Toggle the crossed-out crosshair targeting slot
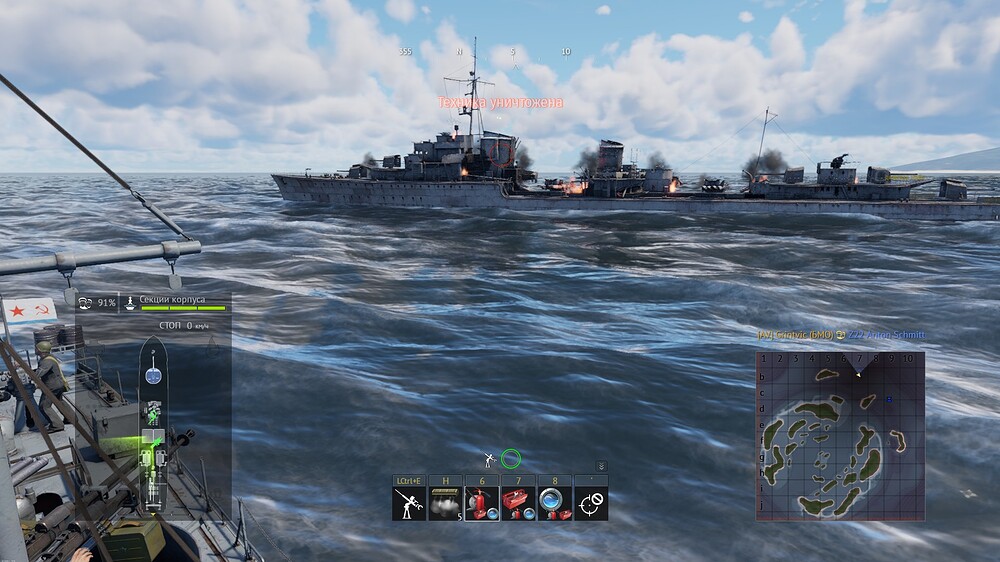The image size is (1000, 562). [x=590, y=503]
